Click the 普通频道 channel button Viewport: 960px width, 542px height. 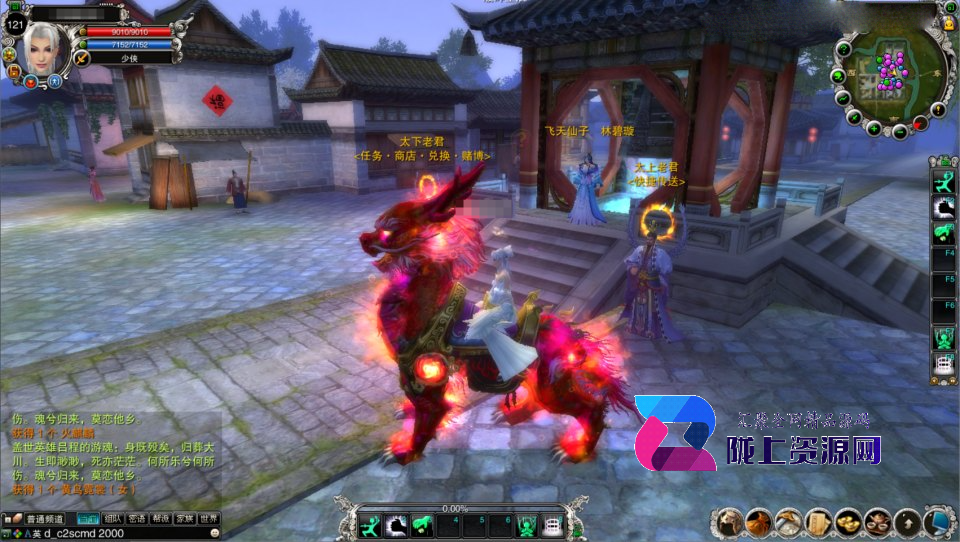45,519
